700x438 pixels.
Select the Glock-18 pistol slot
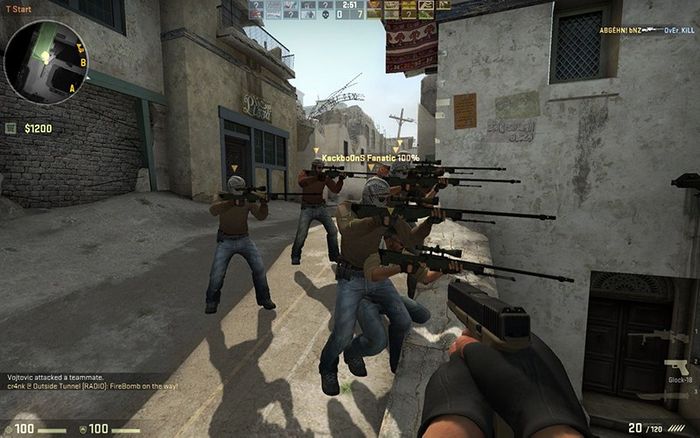(679, 368)
